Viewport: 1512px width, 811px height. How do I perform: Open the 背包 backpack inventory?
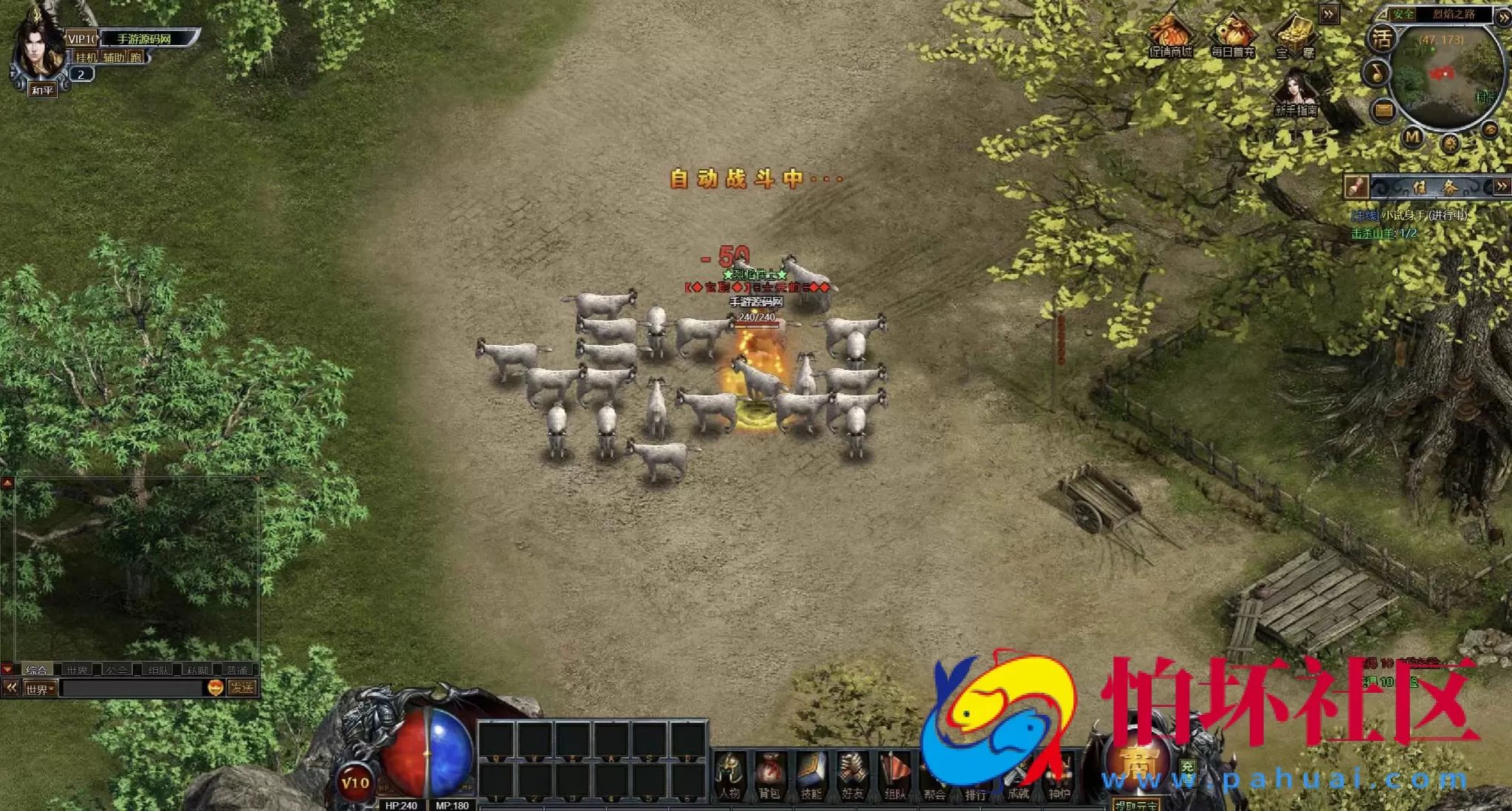(x=770, y=775)
